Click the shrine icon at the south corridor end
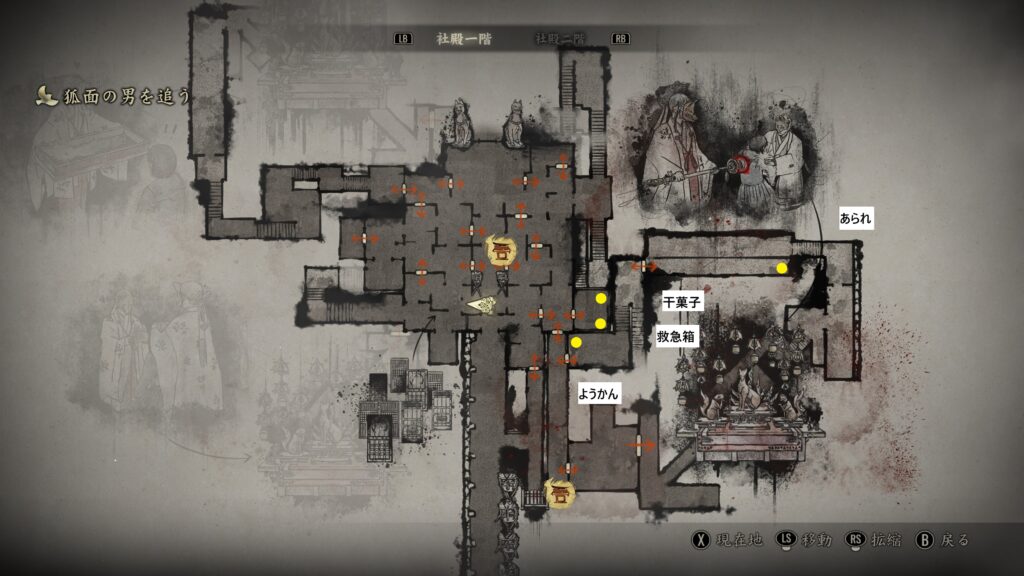The width and height of the screenshot is (1024, 576). 561,492
